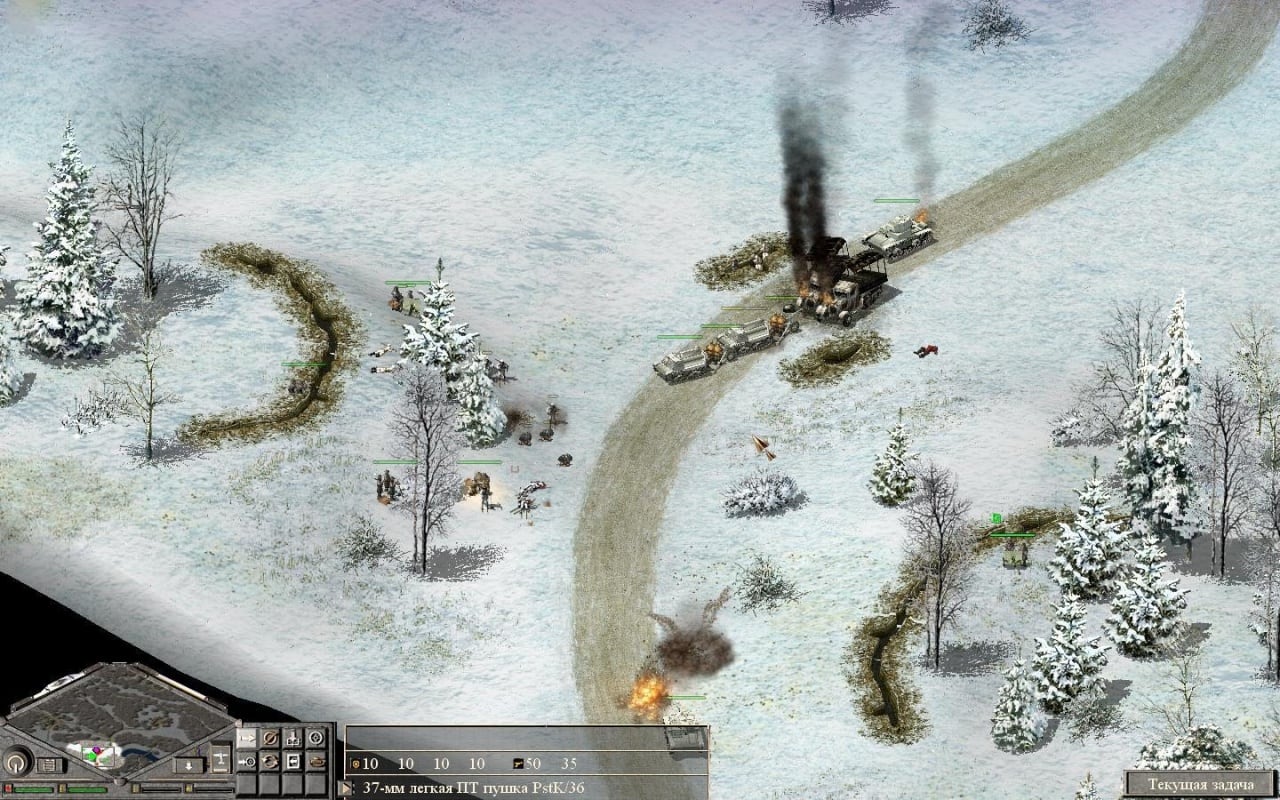
Task: Activate the arrow-to-target attack command
Action: 247,761
